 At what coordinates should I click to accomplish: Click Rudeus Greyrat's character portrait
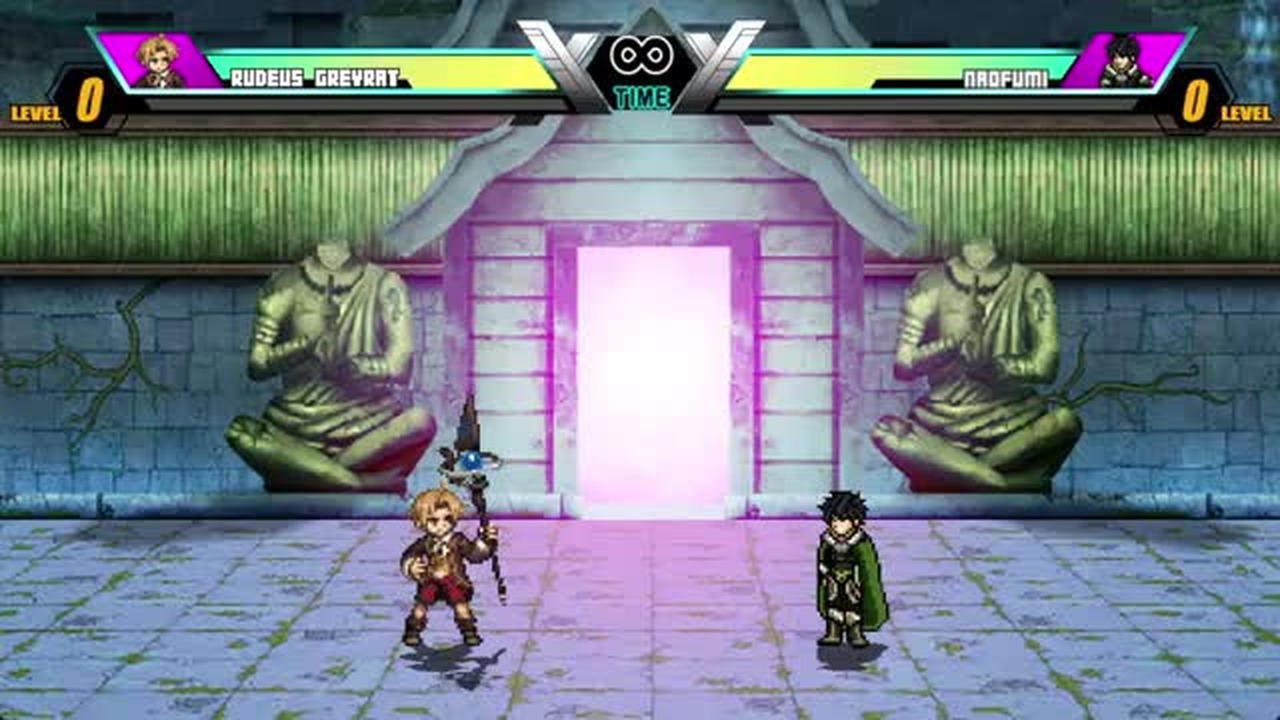click(158, 62)
